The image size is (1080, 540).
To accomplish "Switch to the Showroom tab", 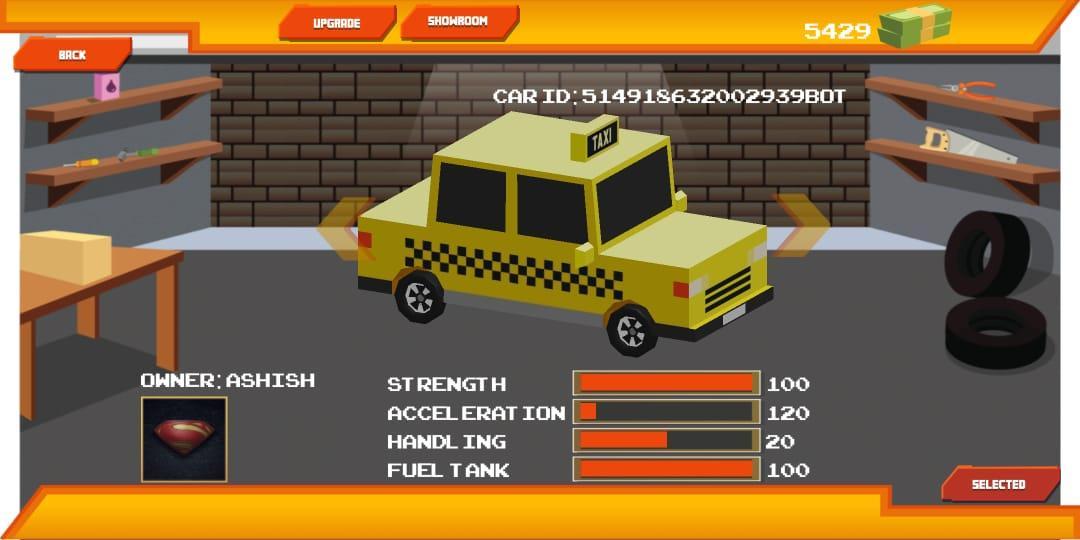I will (458, 22).
